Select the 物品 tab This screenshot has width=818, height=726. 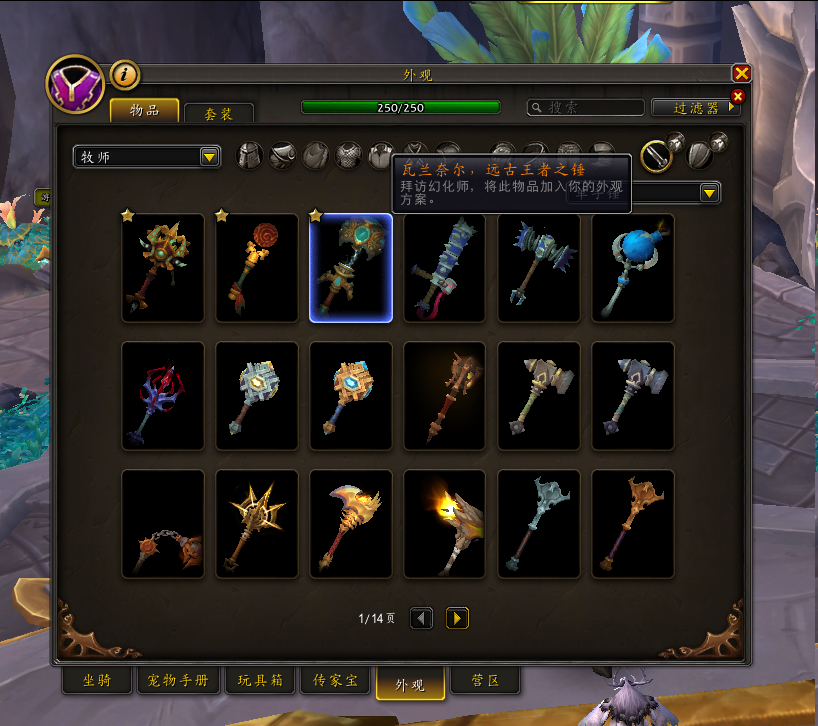(144, 110)
